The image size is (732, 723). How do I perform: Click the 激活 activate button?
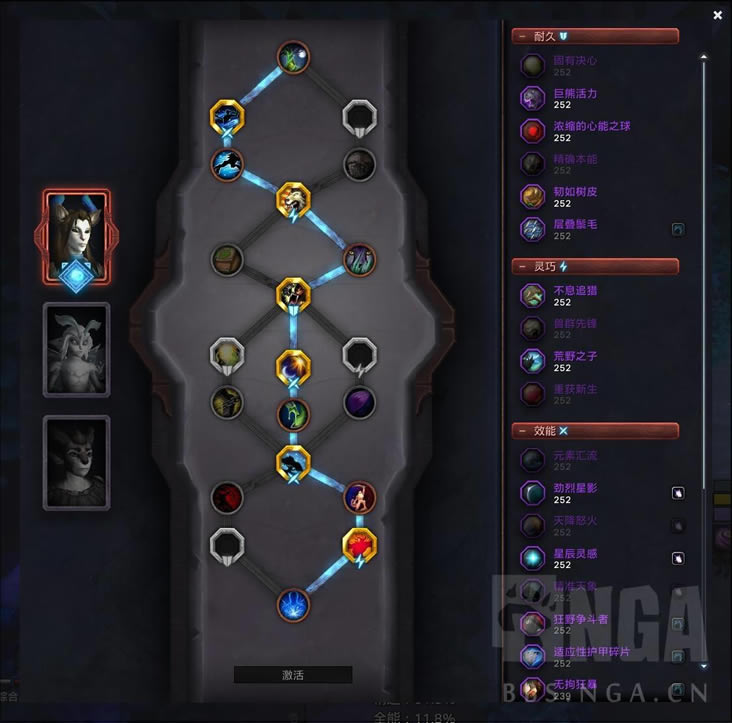[x=292, y=675]
